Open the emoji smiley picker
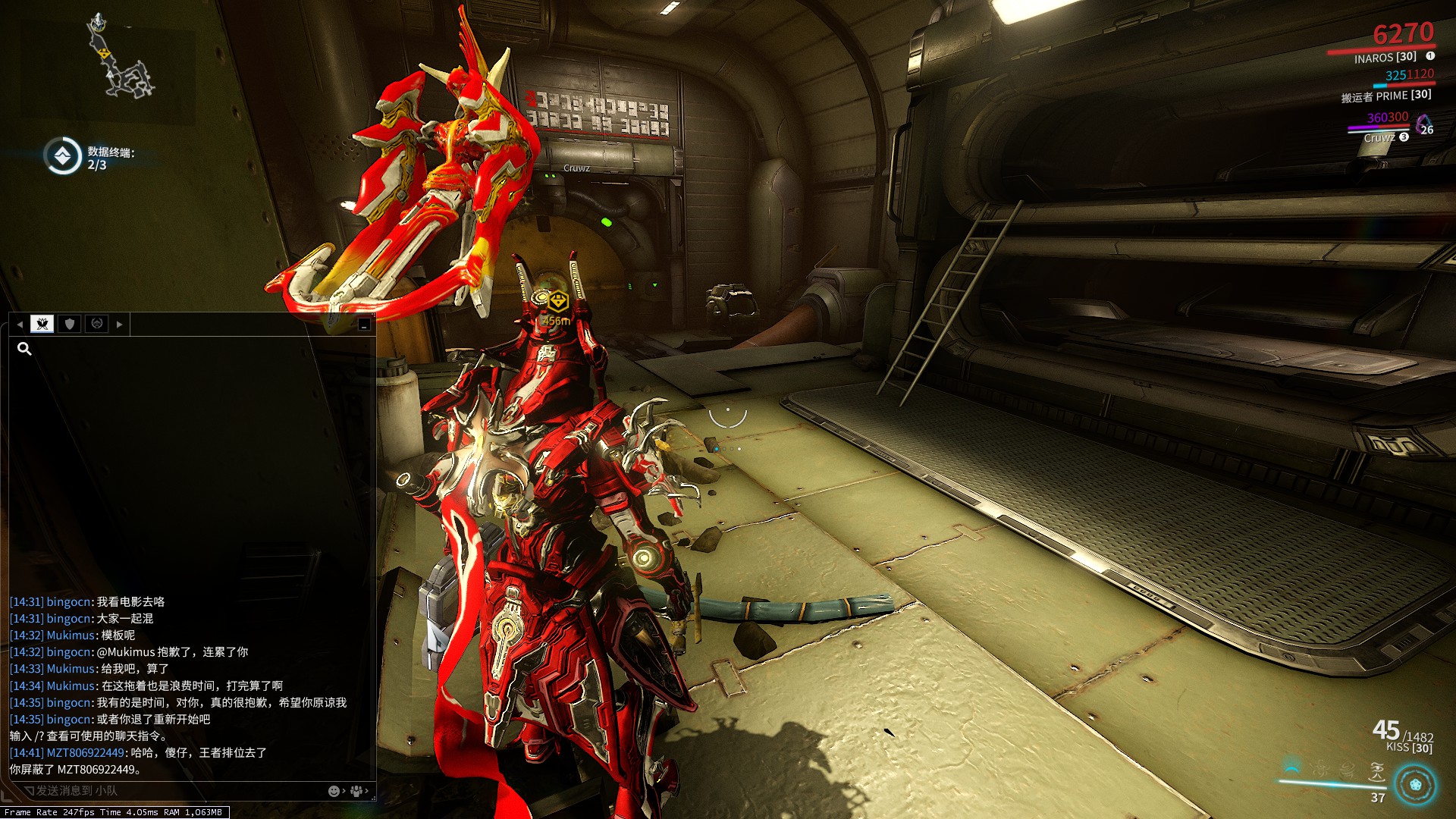Image resolution: width=1456 pixels, height=819 pixels. 334,791
